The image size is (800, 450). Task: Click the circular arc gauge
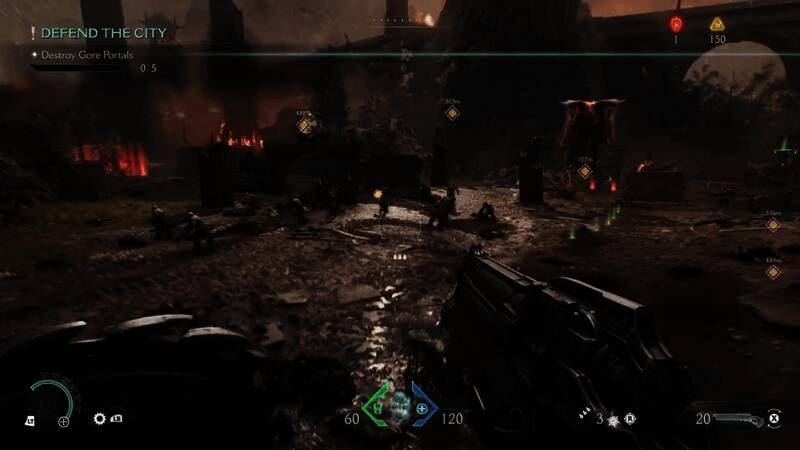tap(50, 399)
